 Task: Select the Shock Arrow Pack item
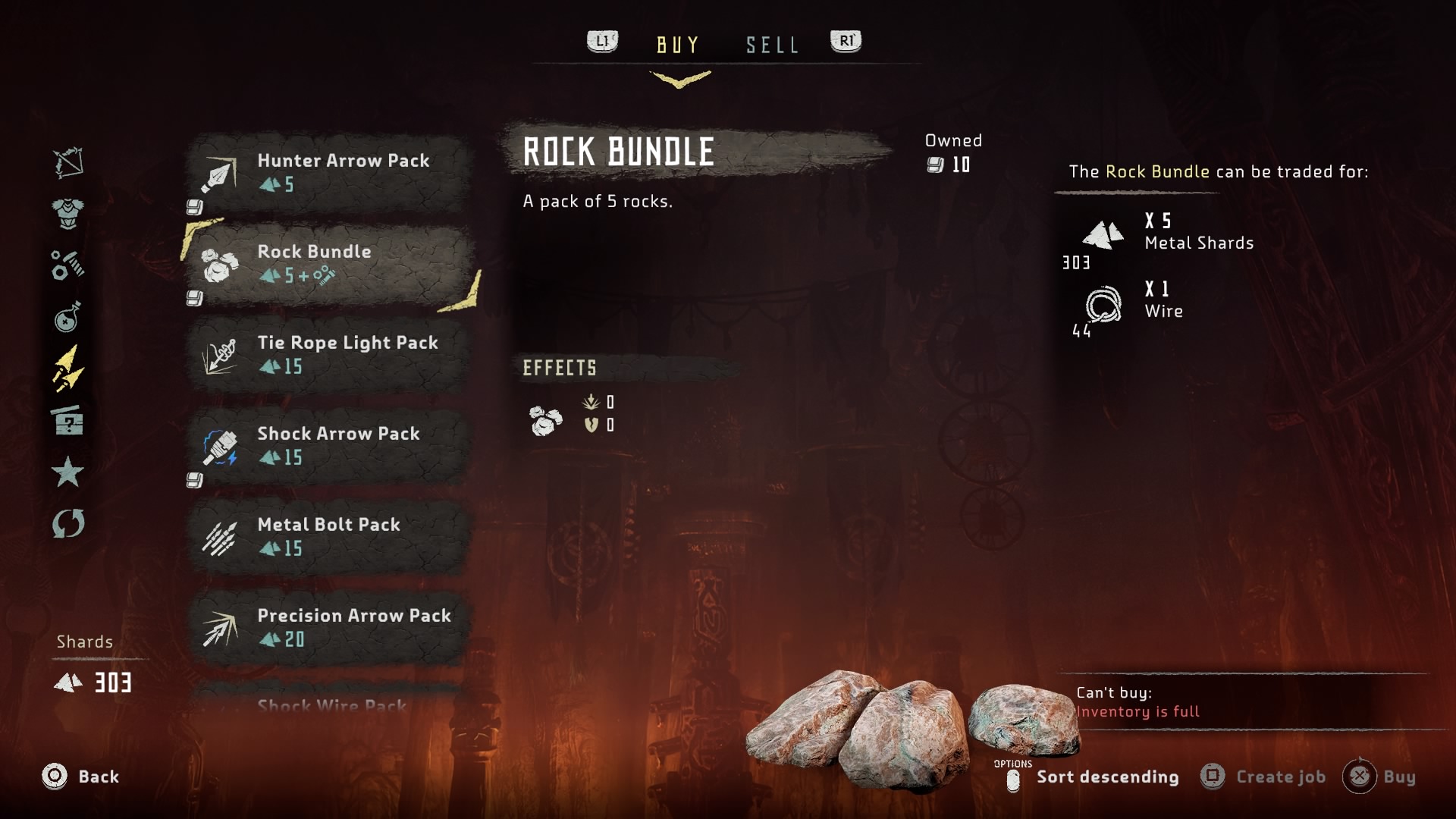pyautogui.click(x=329, y=446)
